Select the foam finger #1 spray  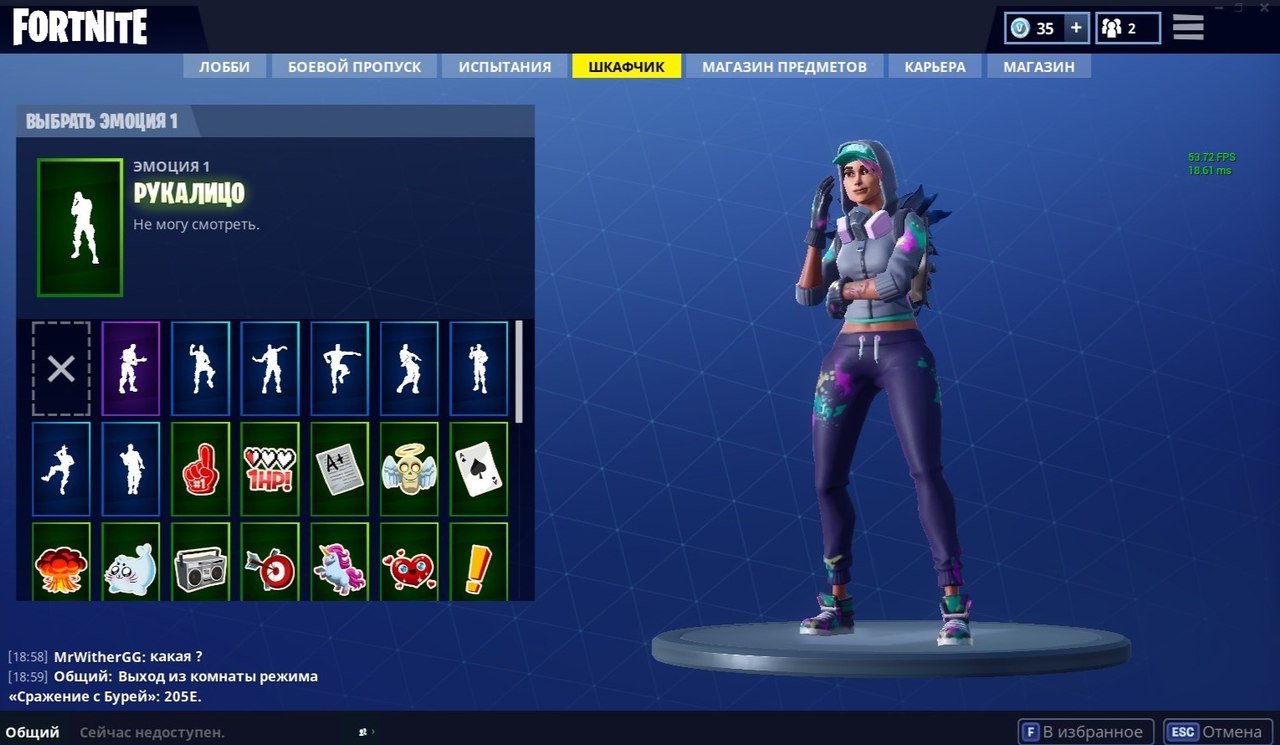coord(200,470)
